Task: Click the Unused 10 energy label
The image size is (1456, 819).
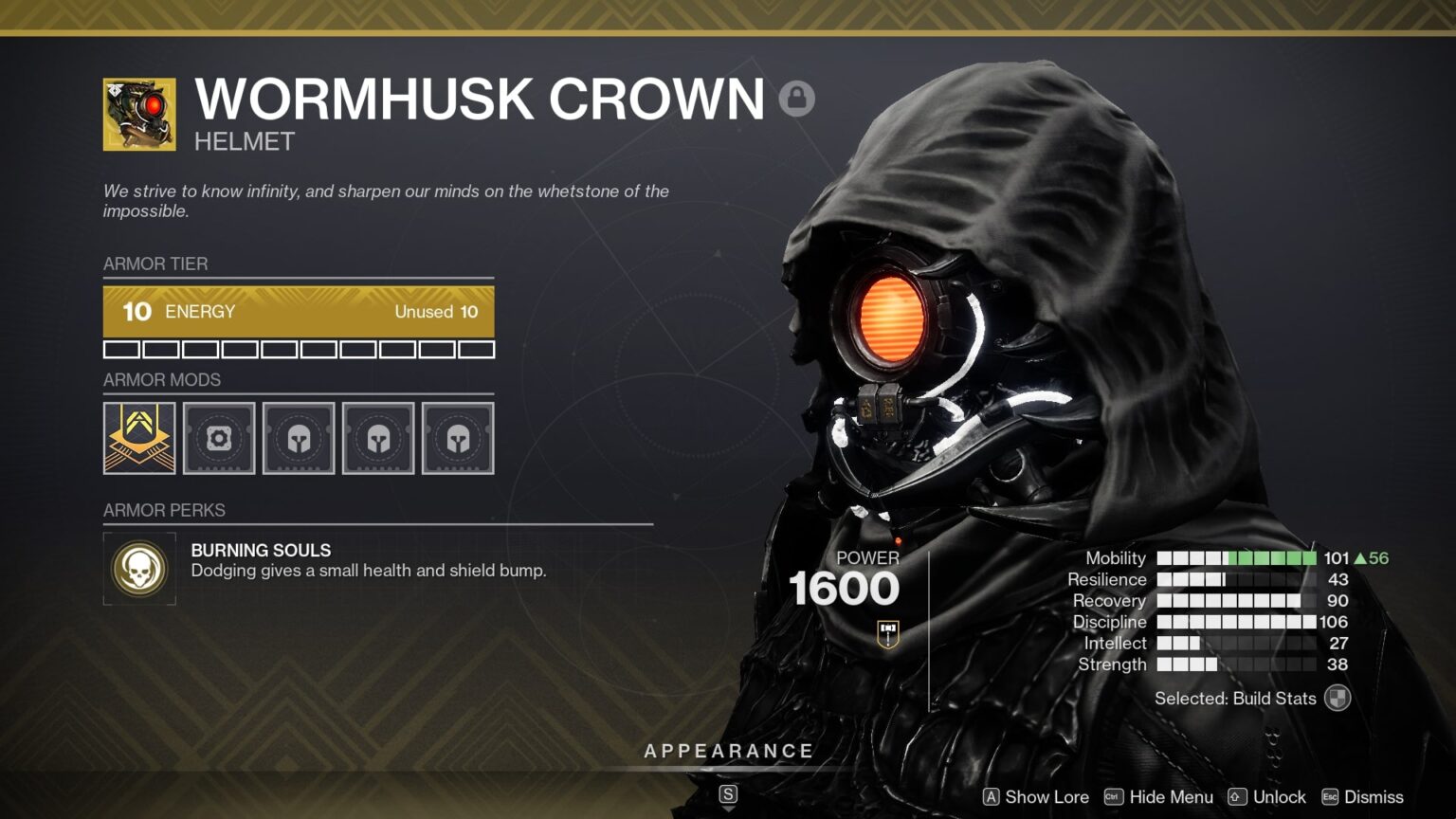Action: 437,311
